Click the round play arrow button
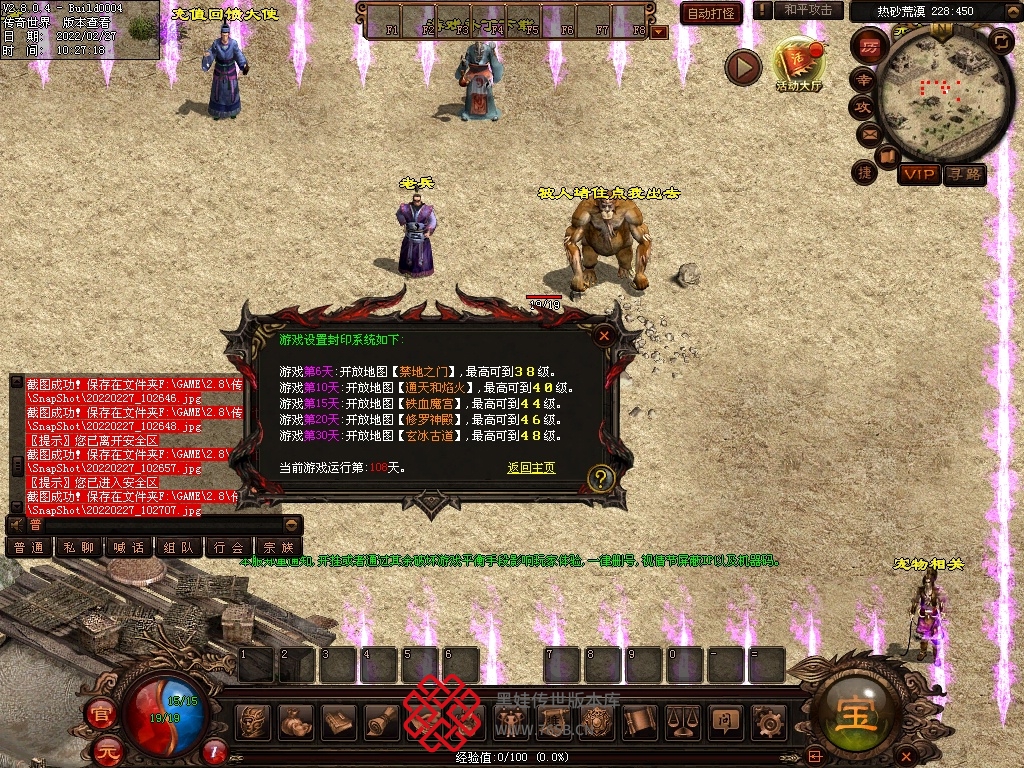 743,67
